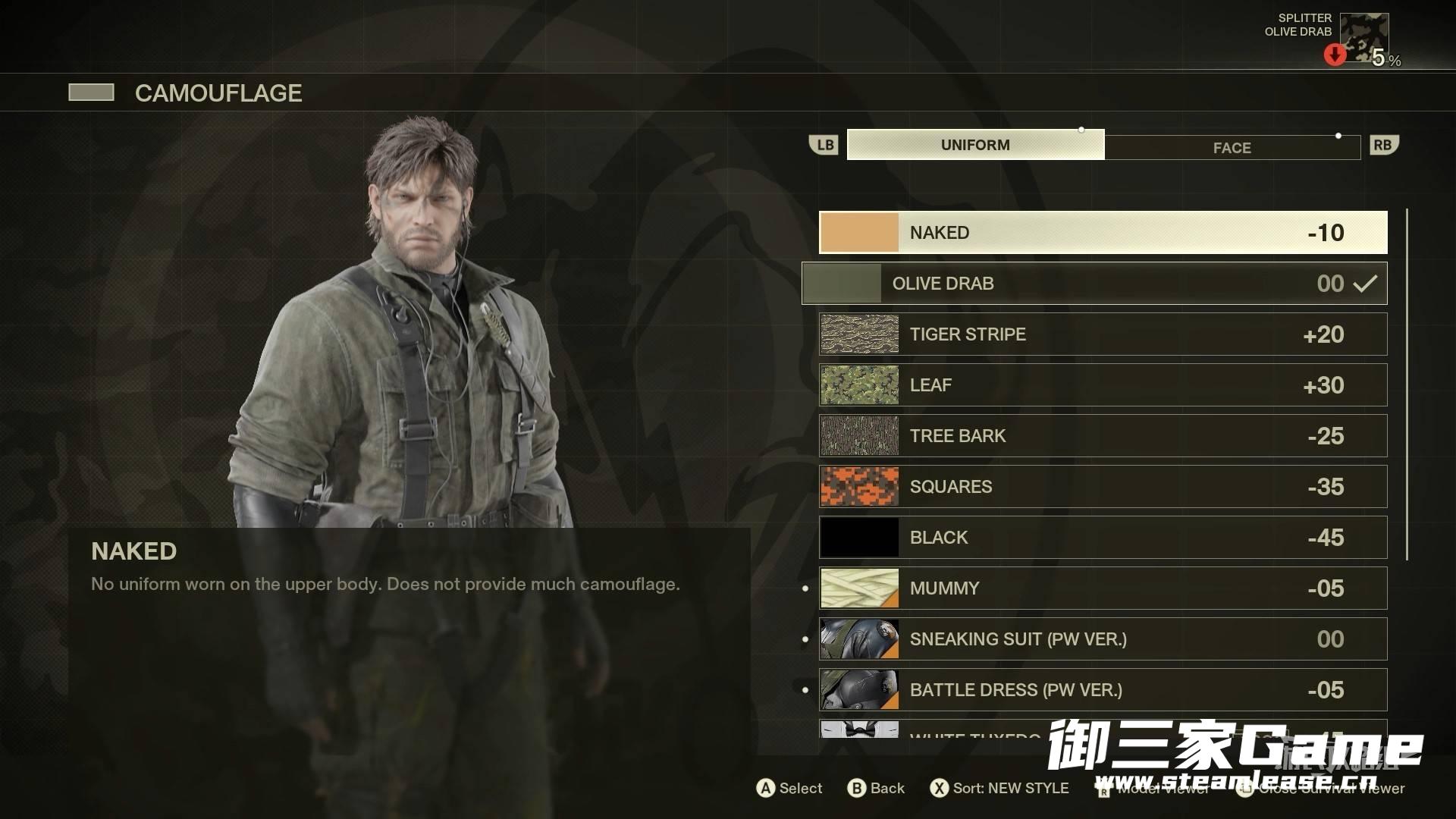
Task: Select the MUMMY uniform row
Action: (1103, 588)
